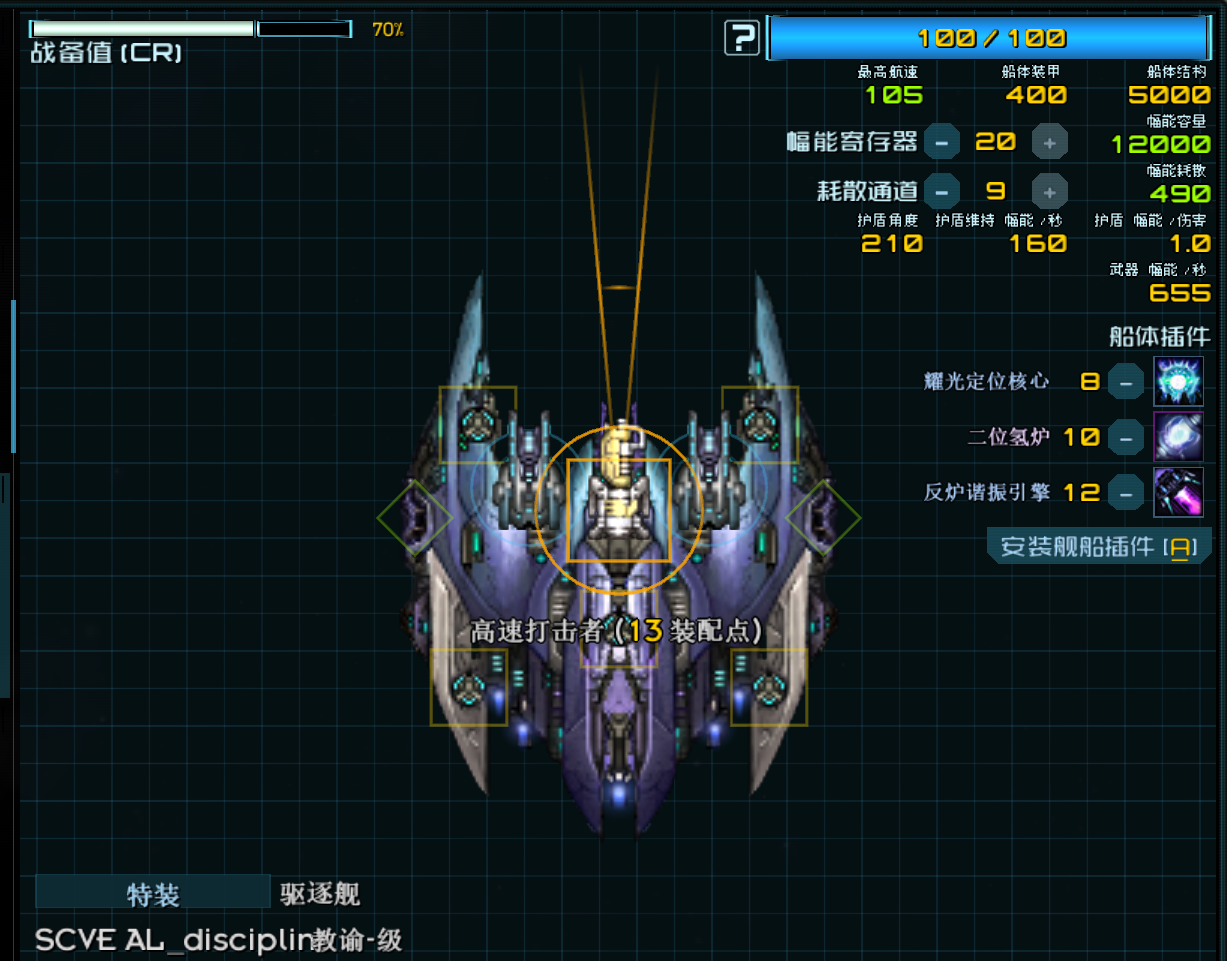This screenshot has width=1227, height=961.
Task: Select the highlighted orange central weapon slot
Action: tap(619, 510)
